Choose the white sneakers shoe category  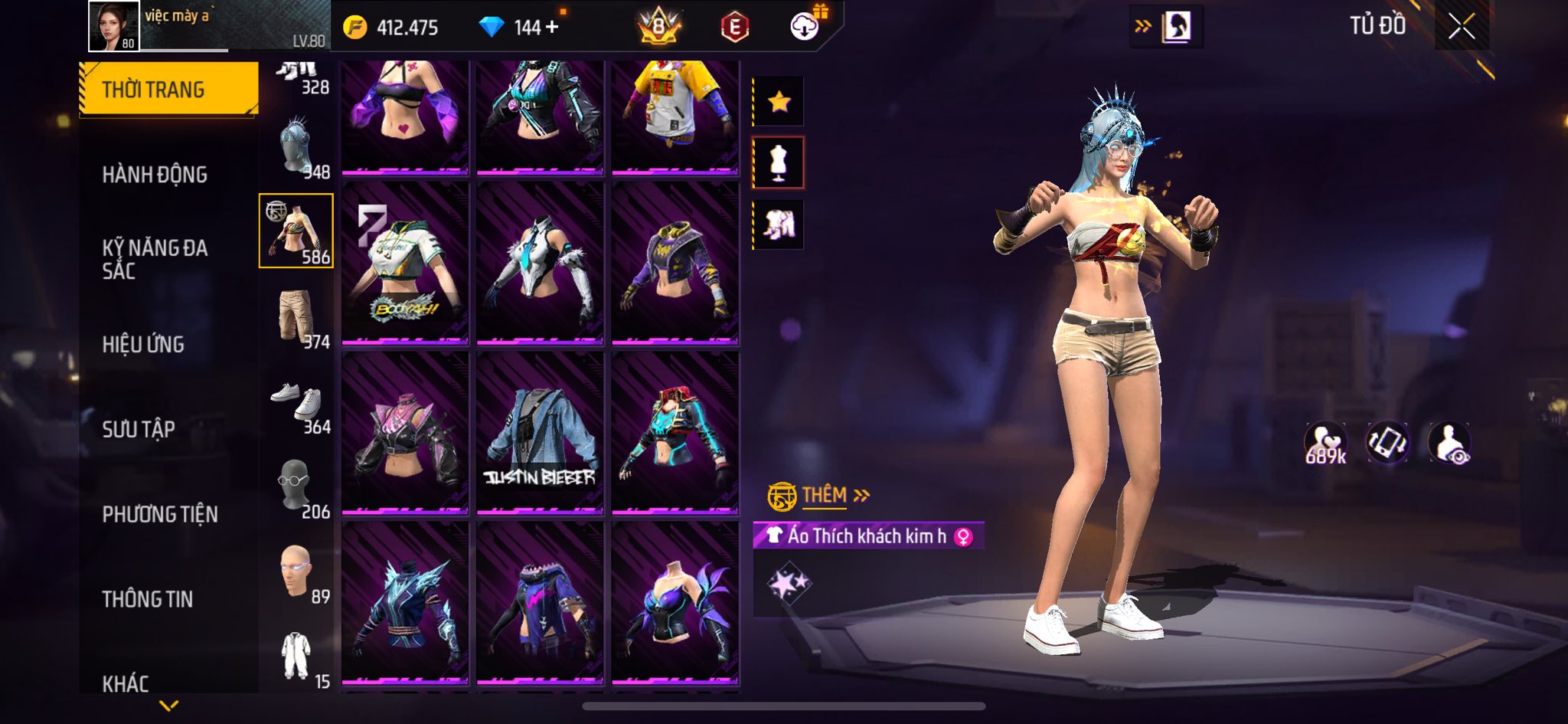pyautogui.click(x=297, y=403)
